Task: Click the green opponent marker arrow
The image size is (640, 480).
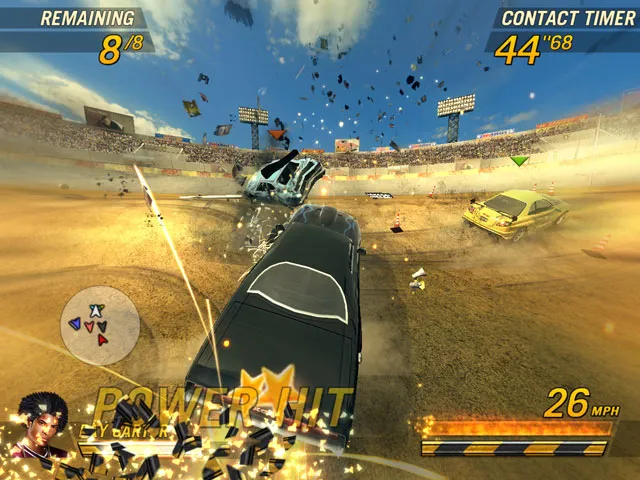Action: coord(518,160)
